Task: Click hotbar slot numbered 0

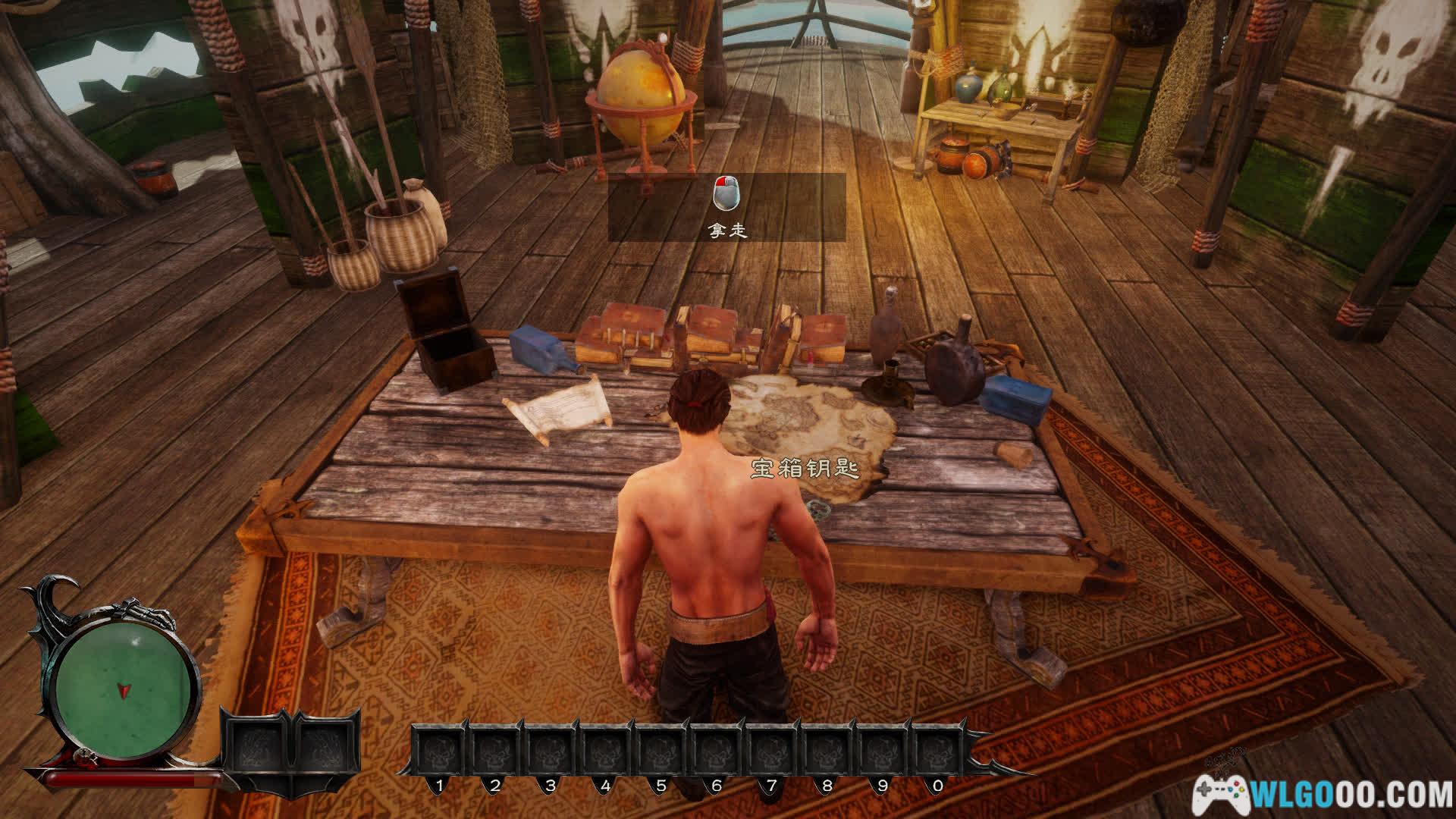Action: (x=937, y=752)
